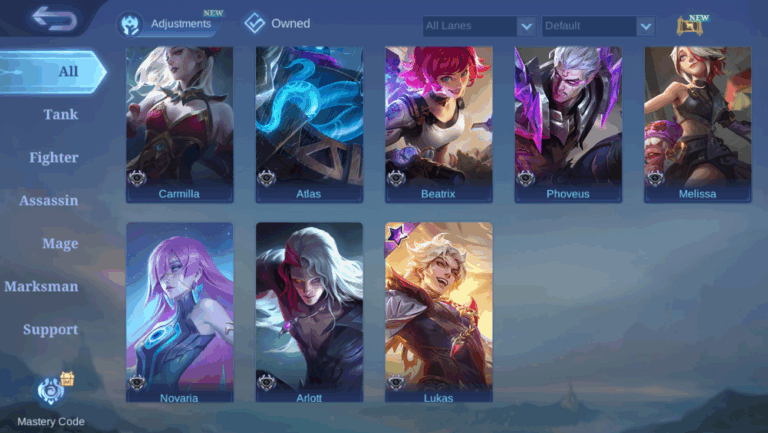Select the Carmilla hero card
Screen dimensions: 768x433
(x=180, y=124)
